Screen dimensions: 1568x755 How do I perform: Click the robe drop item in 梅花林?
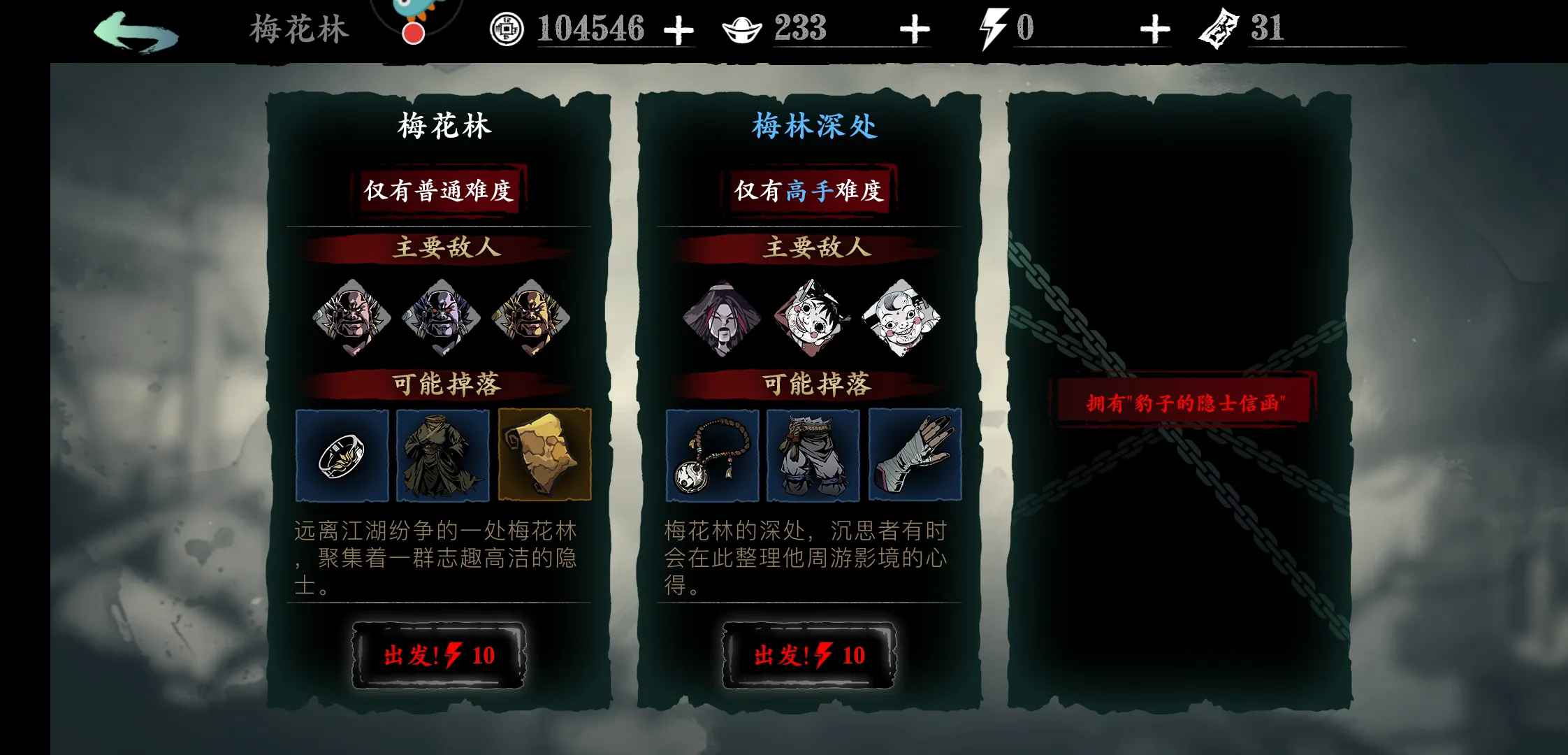coord(442,454)
